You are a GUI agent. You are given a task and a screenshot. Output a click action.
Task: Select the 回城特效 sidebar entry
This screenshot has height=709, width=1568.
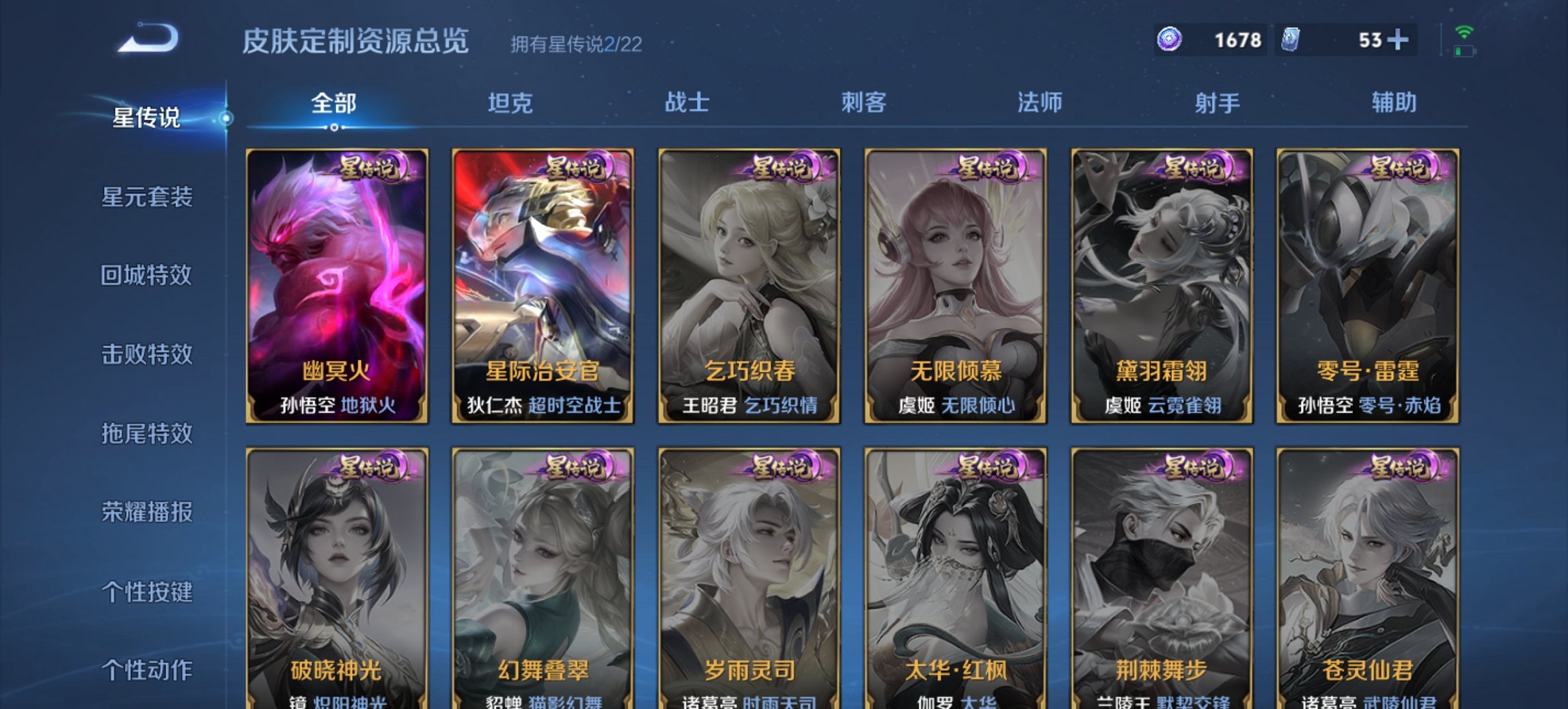pyautogui.click(x=147, y=274)
